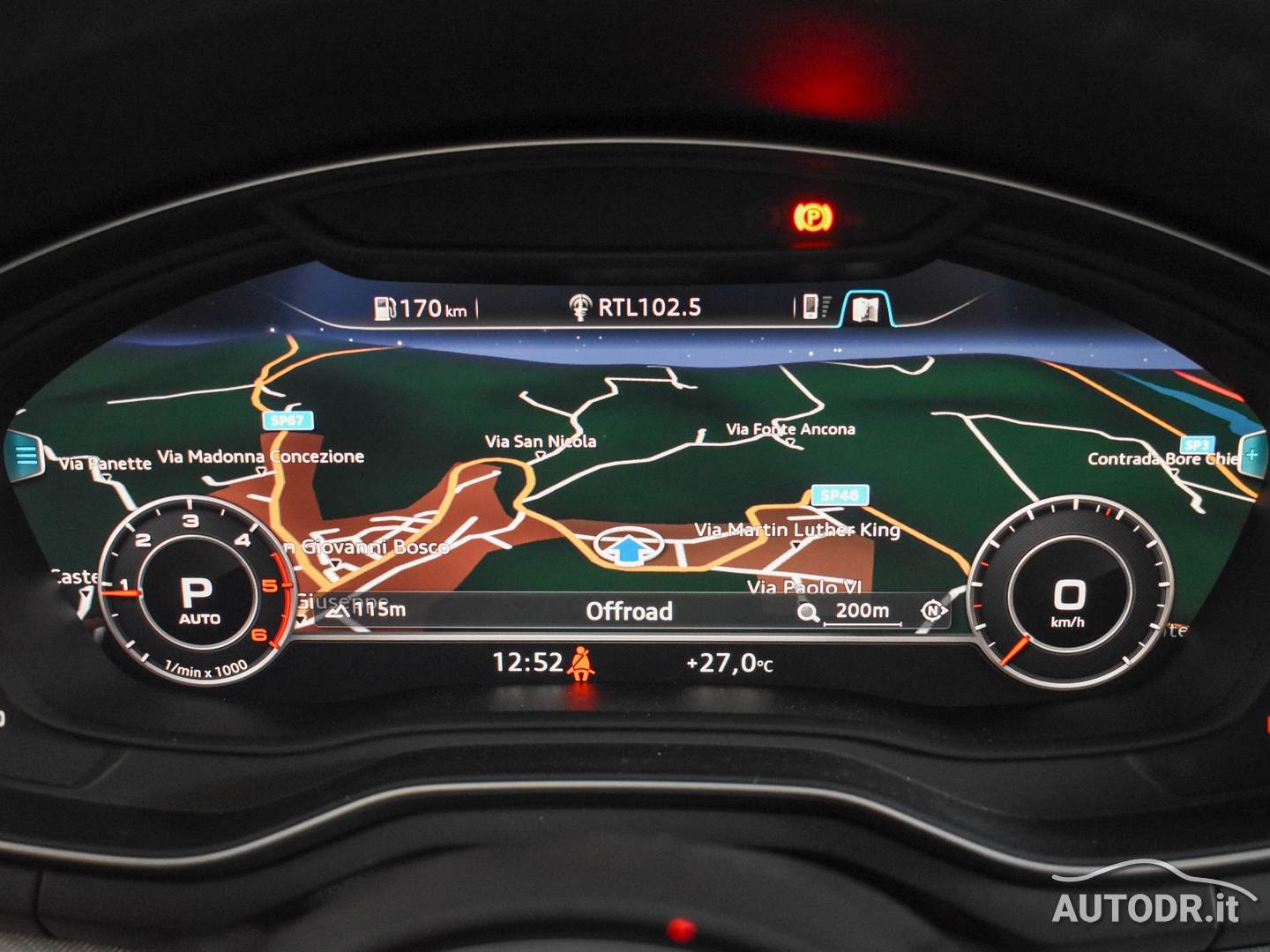Select the highlighted map tab icon

point(866,309)
